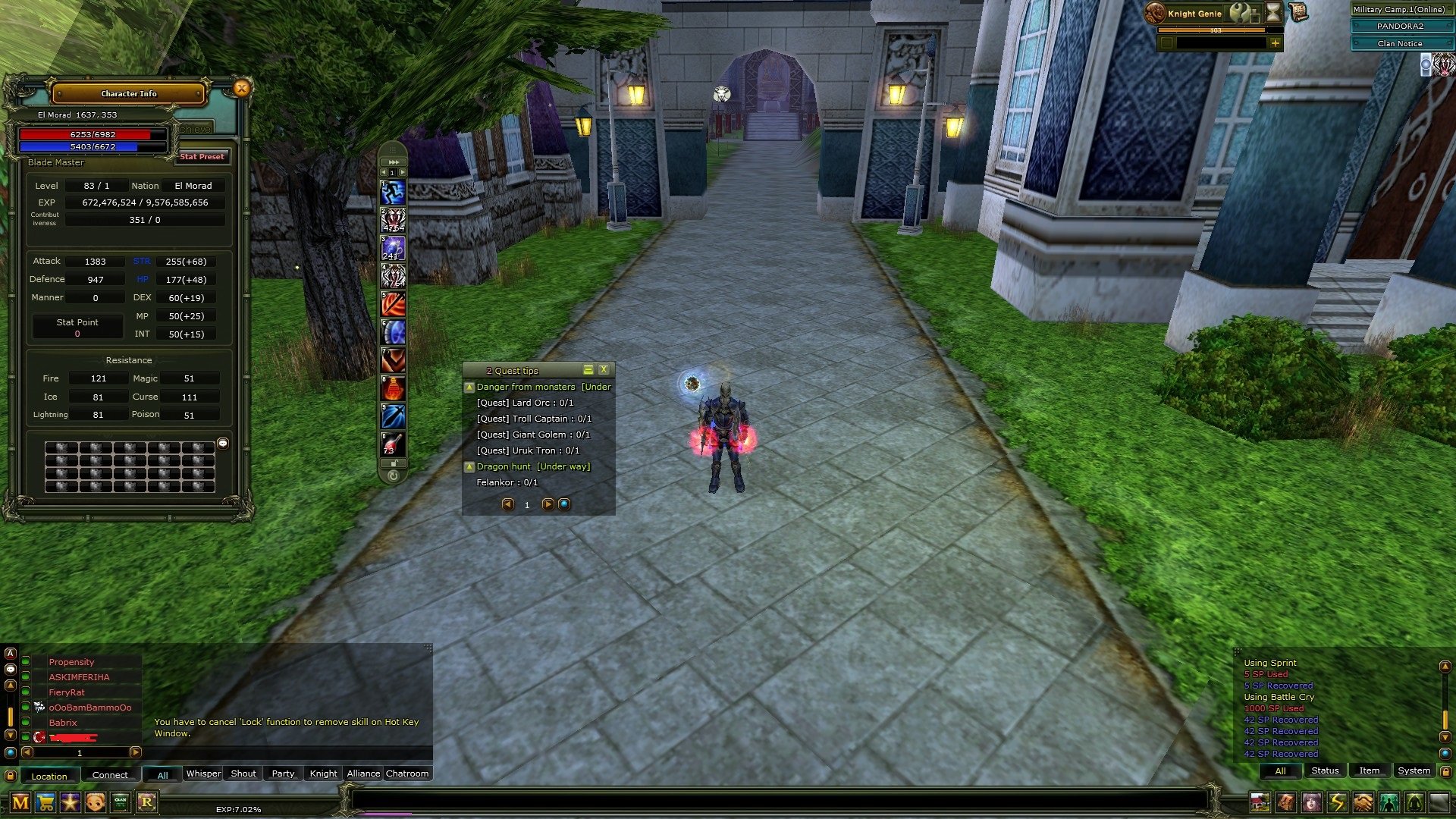The width and height of the screenshot is (1456, 819).
Task: Select the Chatroom tab
Action: click(x=407, y=773)
